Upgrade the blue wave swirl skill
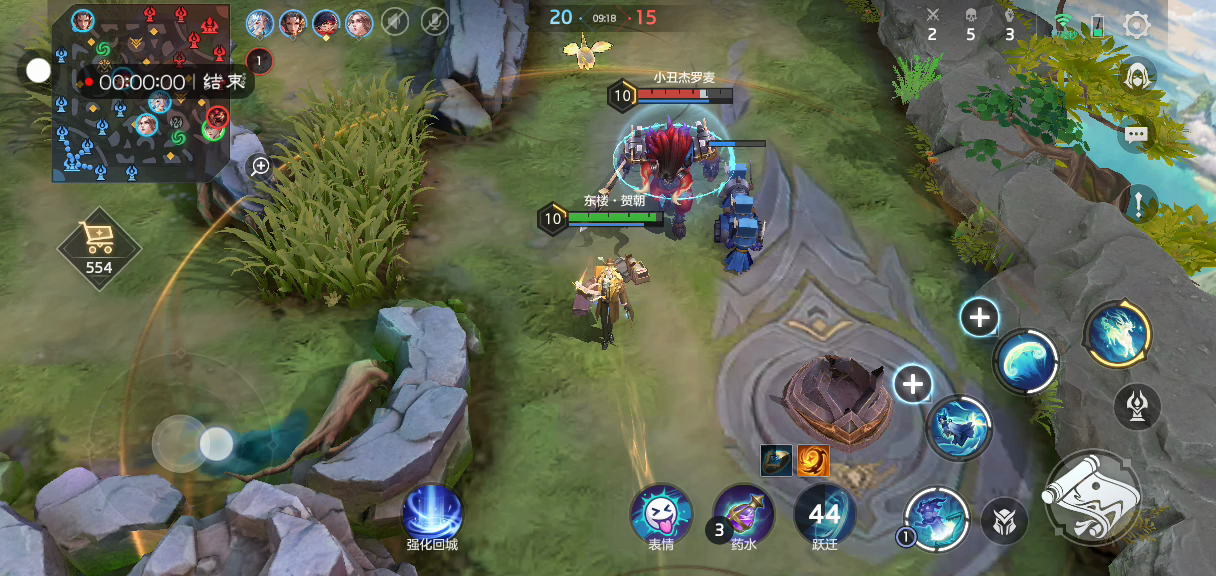Viewport: 1216px width, 576px height. [979, 318]
